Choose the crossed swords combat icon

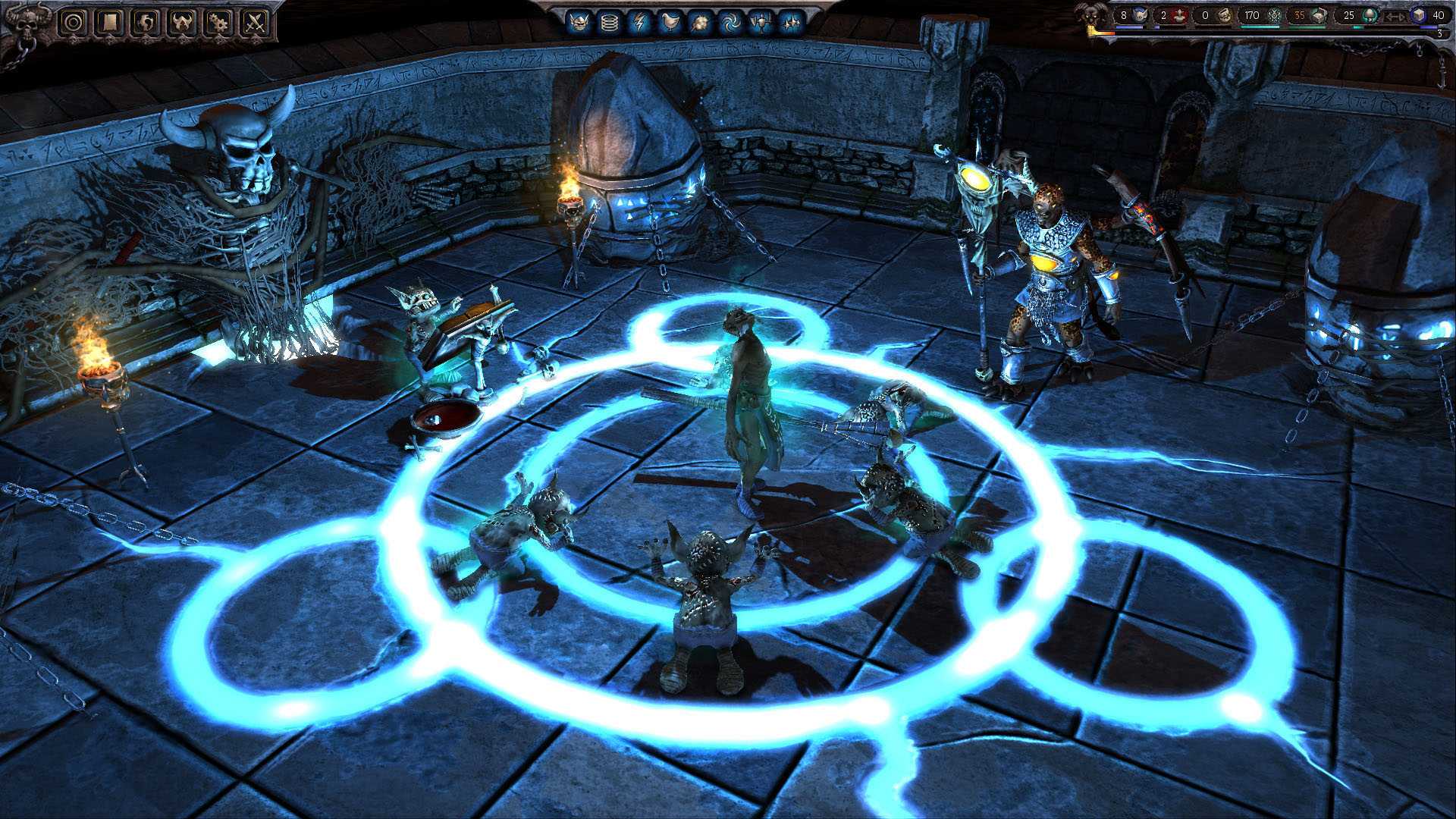pos(256,20)
